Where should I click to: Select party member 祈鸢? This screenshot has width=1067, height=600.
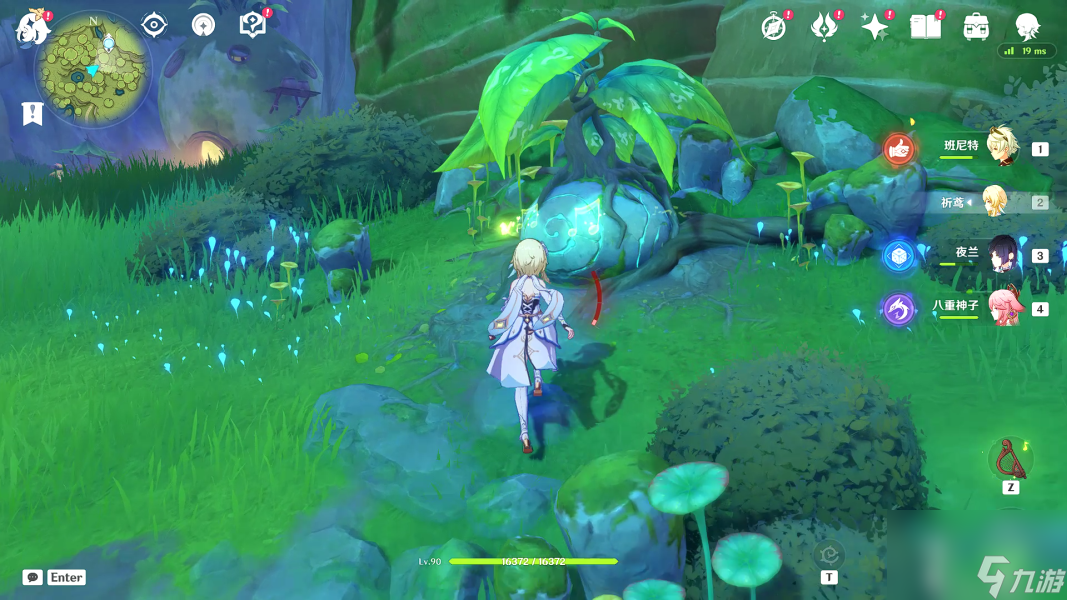point(994,201)
